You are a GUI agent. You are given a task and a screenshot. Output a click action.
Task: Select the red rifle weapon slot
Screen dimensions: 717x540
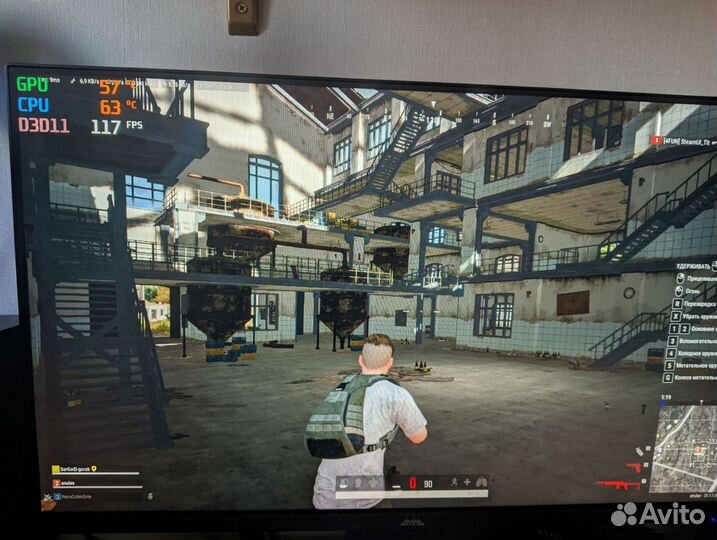point(616,485)
